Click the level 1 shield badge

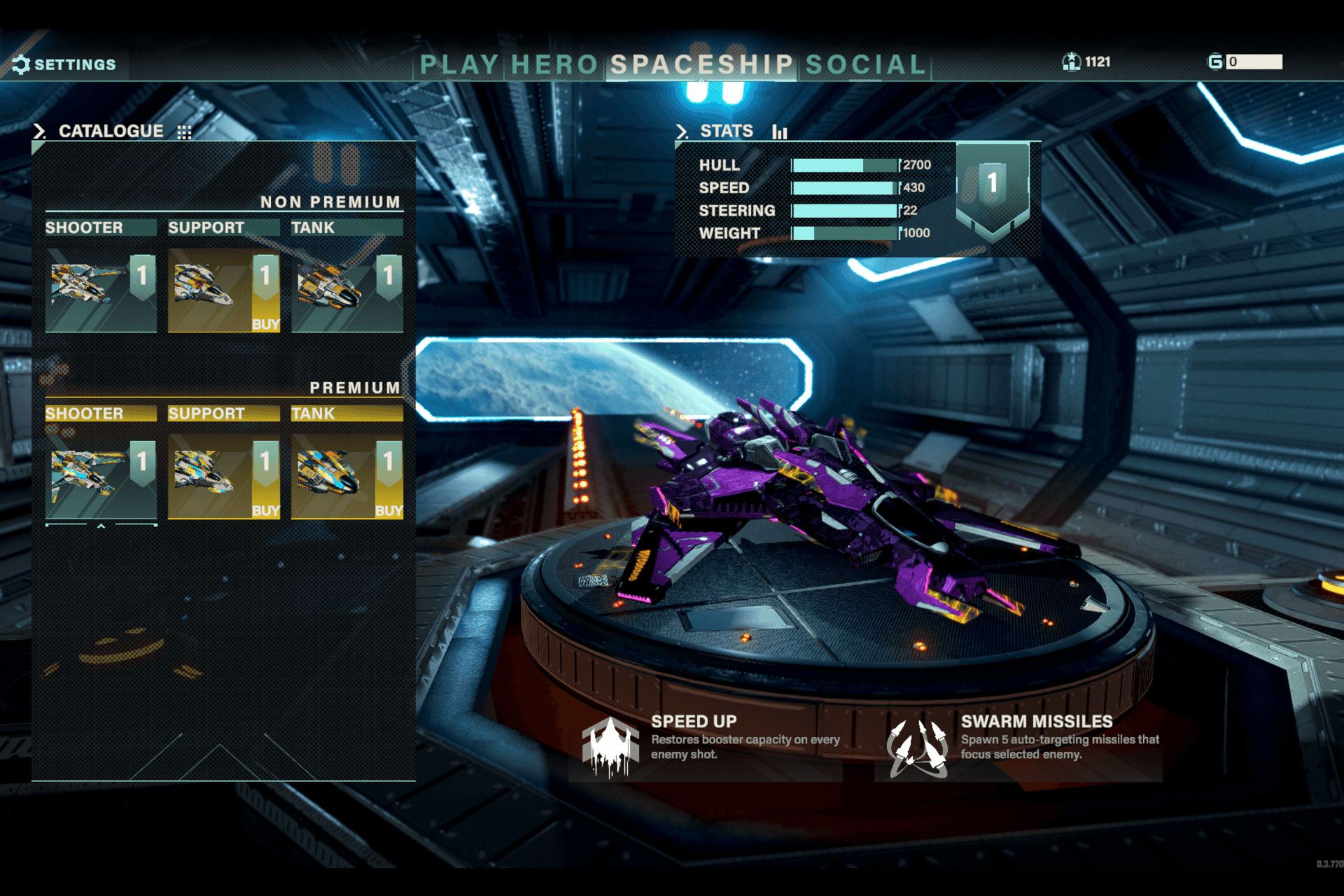pos(992,187)
